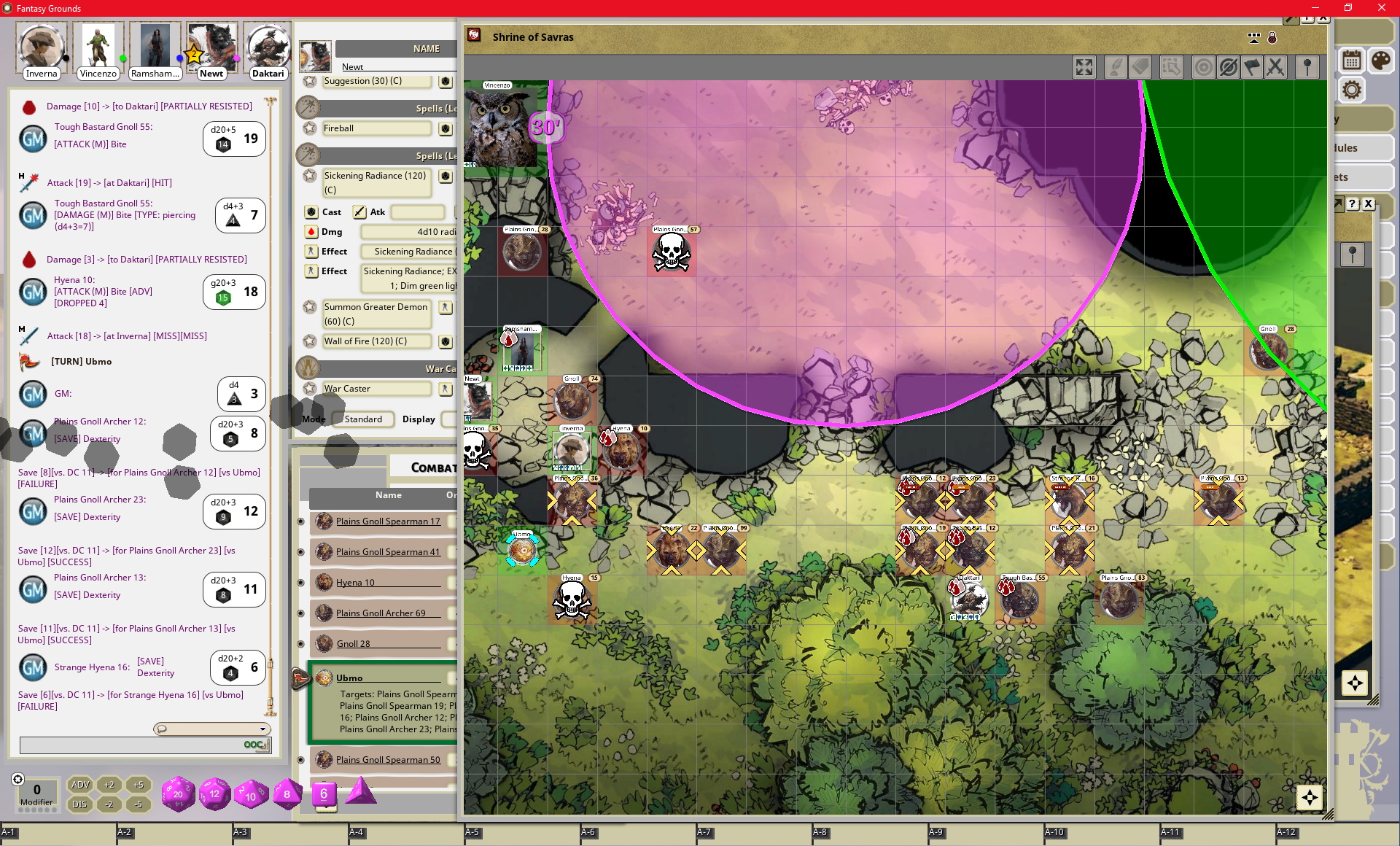Roll the d12 die
This screenshot has height=846, width=1400.
point(214,794)
